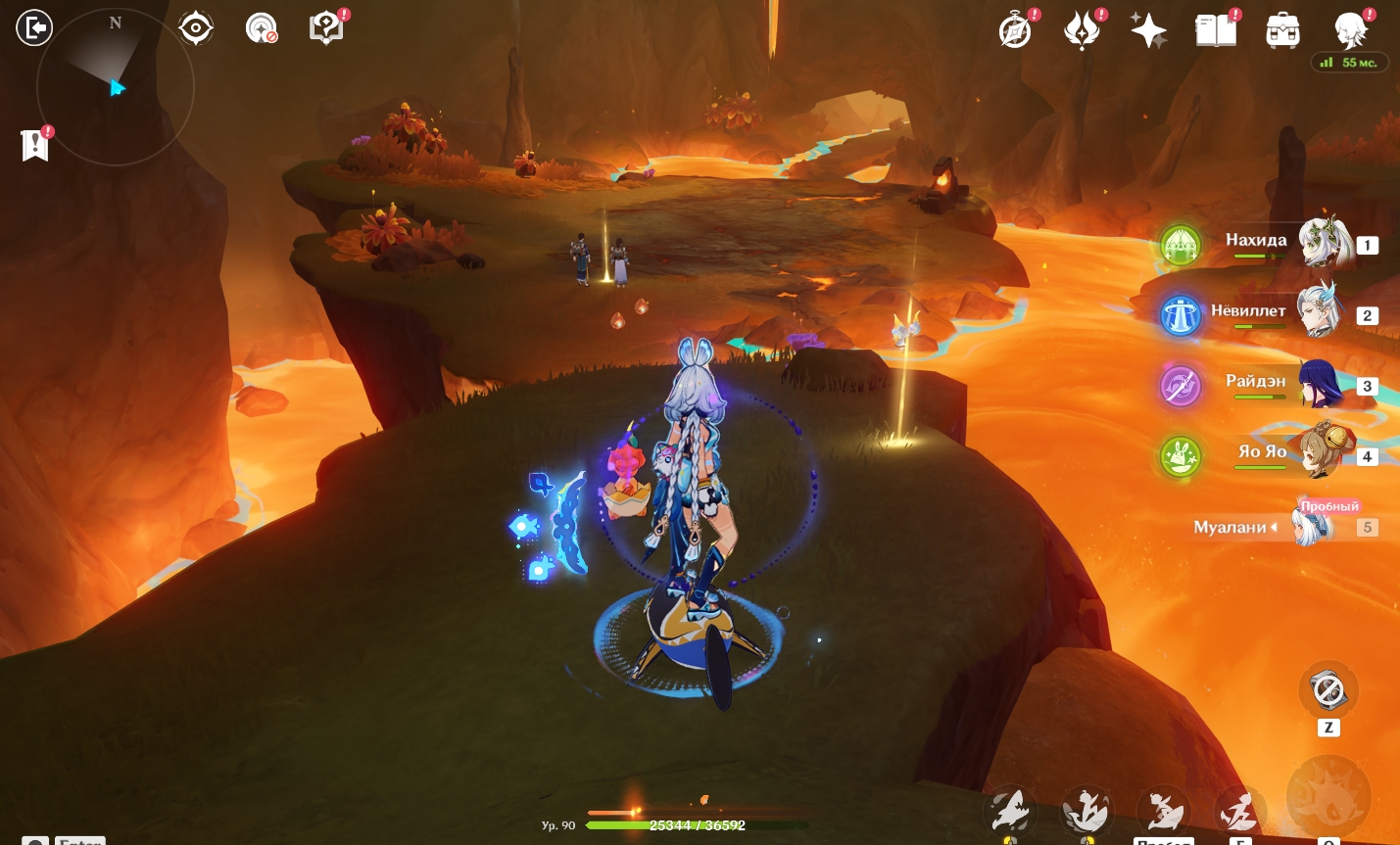Switch to party member Нахида
Image resolution: width=1400 pixels, height=845 pixels.
pyautogui.click(x=1325, y=243)
